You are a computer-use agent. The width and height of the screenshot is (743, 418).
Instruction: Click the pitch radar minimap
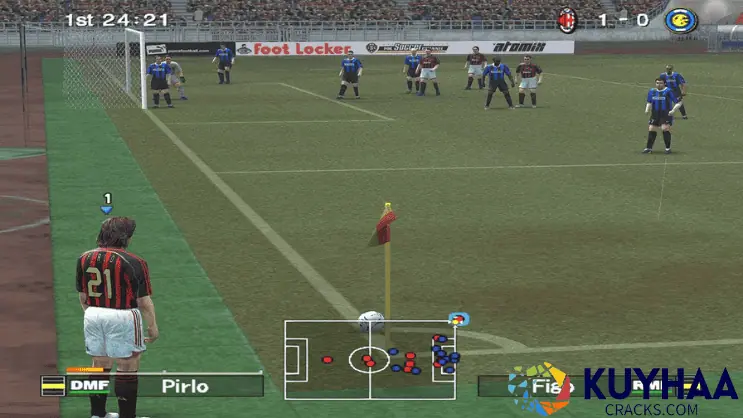pyautogui.click(x=370, y=359)
